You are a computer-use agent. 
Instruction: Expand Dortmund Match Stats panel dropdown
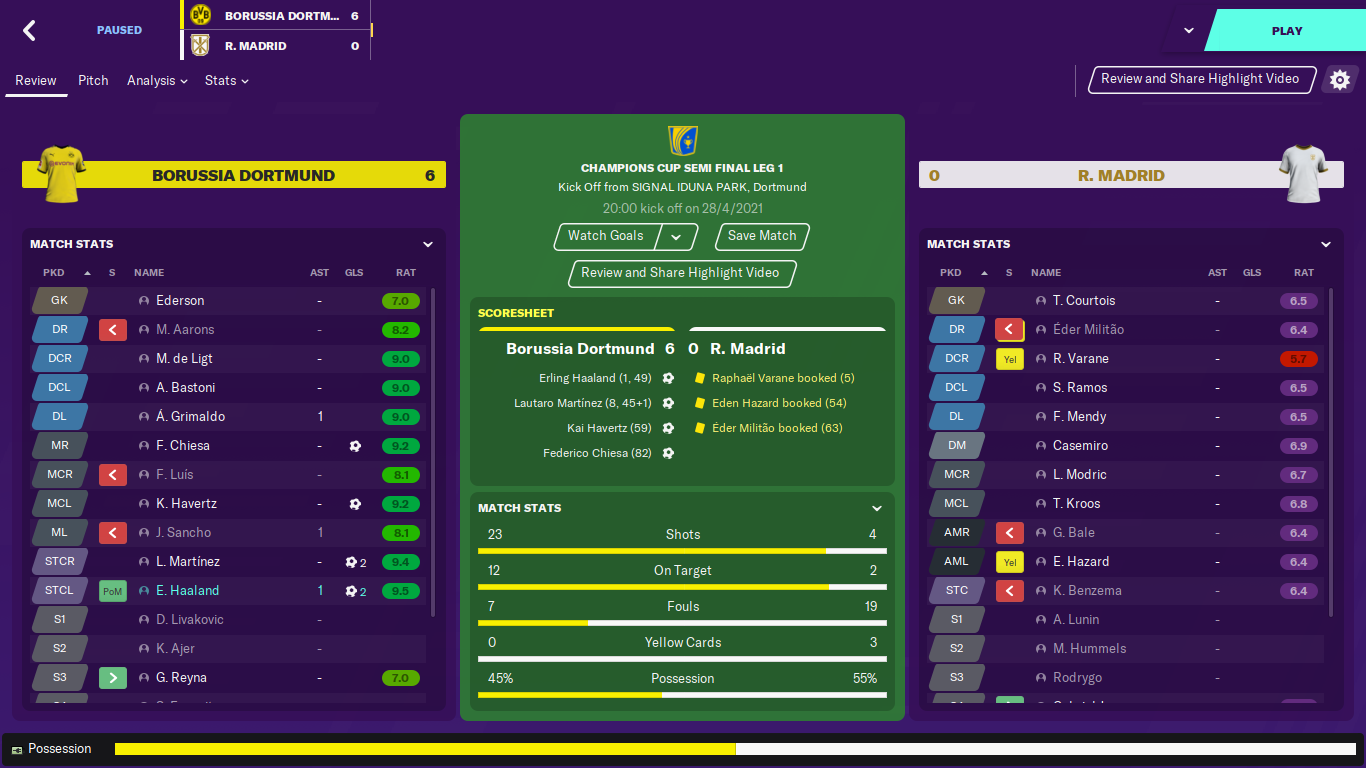click(428, 244)
